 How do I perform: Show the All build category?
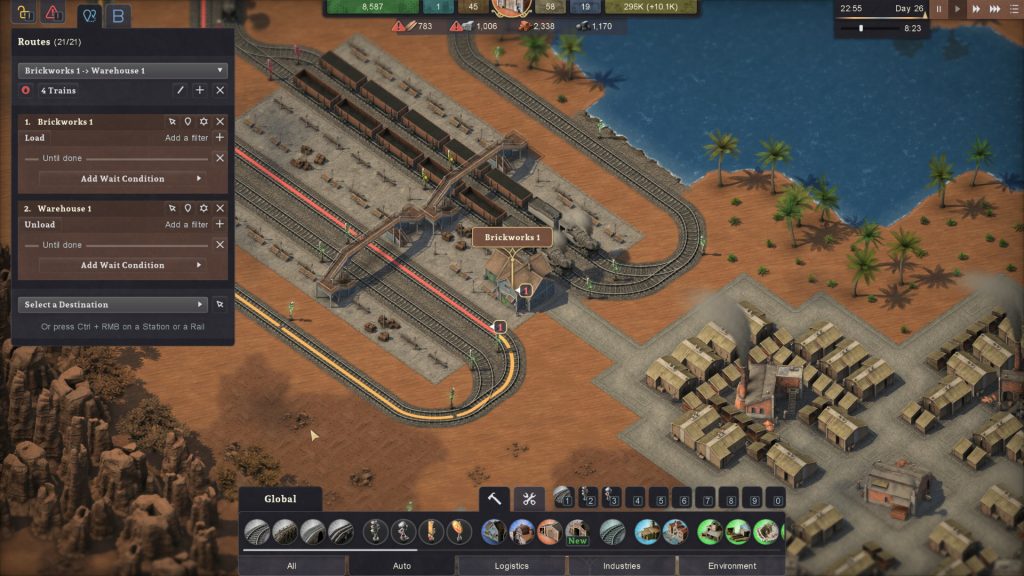[291, 566]
